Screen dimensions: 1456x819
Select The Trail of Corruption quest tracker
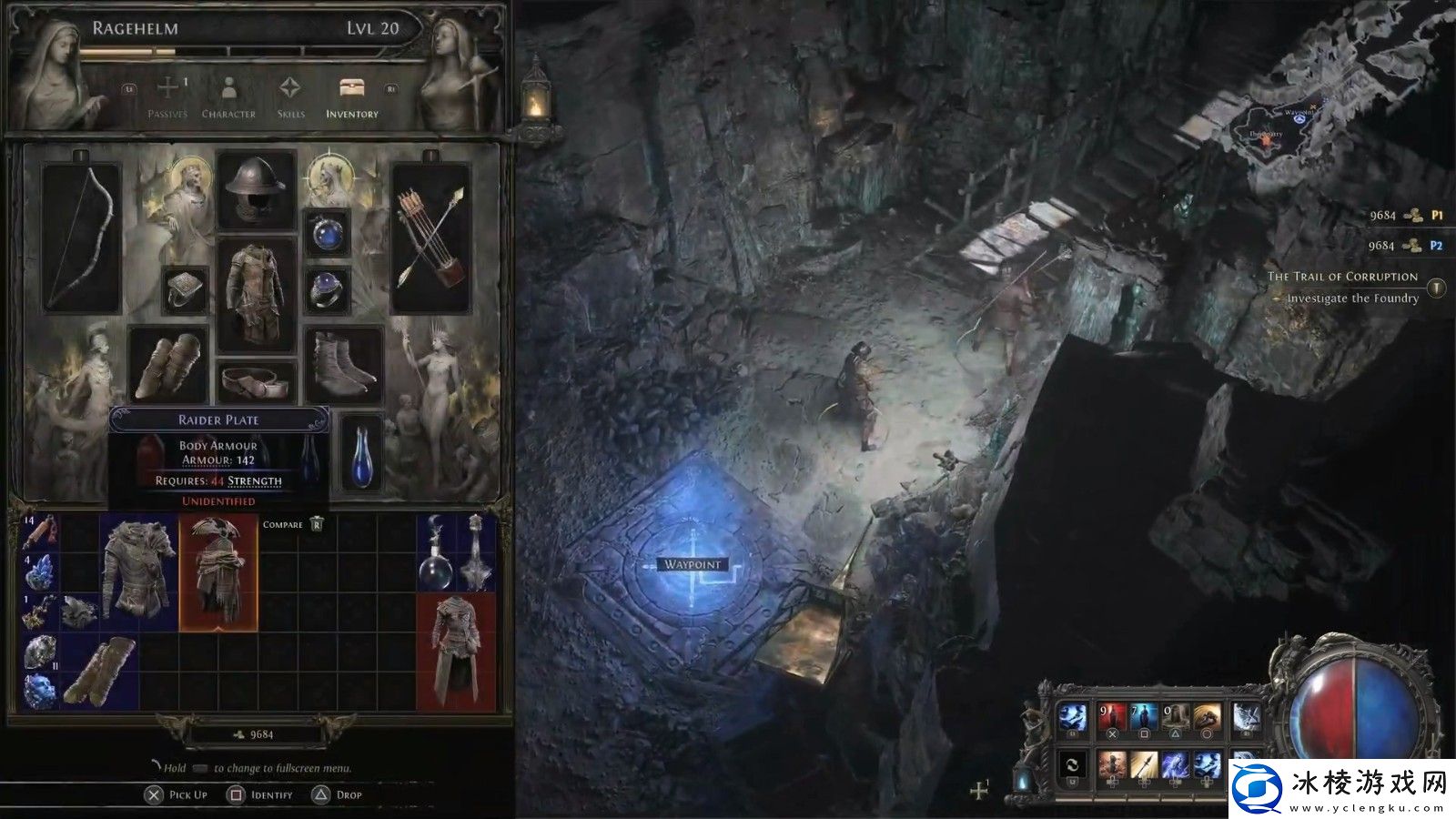point(1343,277)
